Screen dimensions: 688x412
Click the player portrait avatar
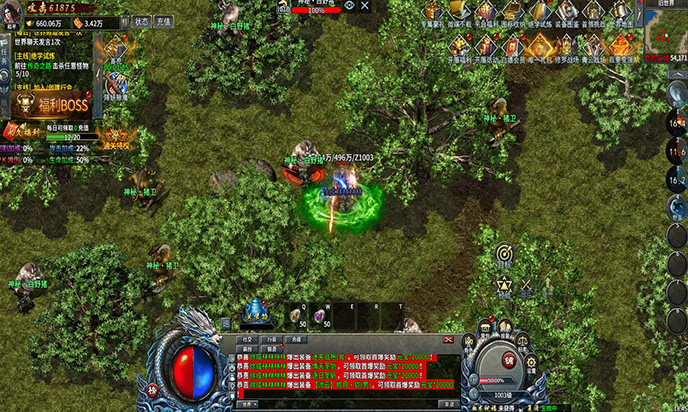[12, 13]
